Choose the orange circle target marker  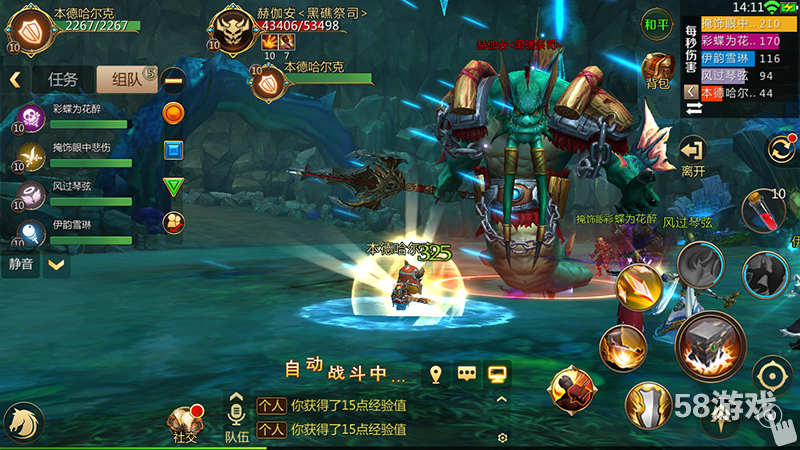coord(173,113)
